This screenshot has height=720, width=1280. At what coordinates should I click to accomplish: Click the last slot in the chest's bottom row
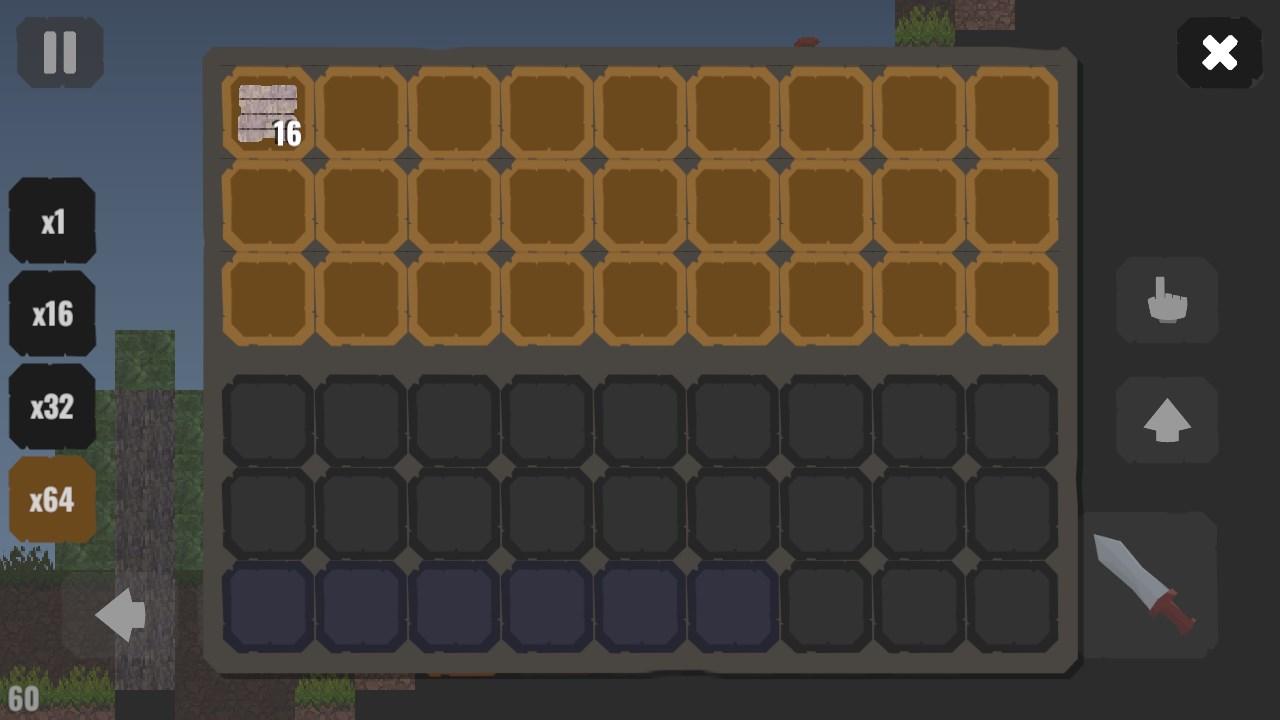(x=1013, y=300)
